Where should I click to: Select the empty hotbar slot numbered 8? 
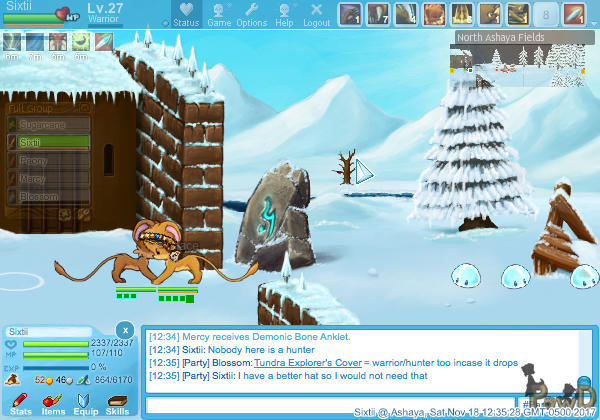tap(545, 14)
